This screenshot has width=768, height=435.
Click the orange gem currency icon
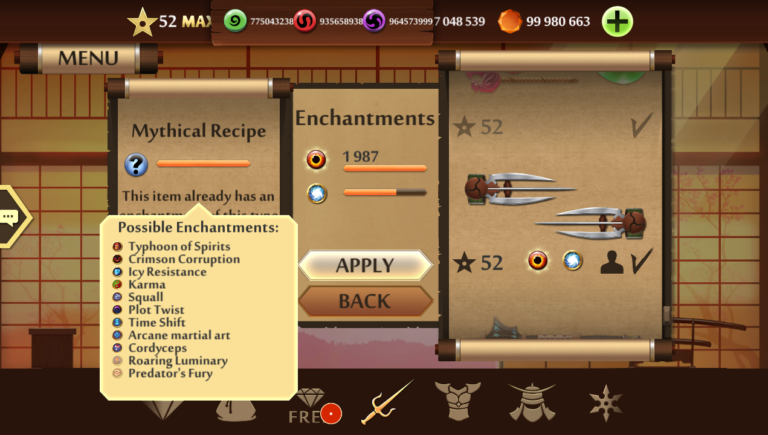(x=510, y=21)
